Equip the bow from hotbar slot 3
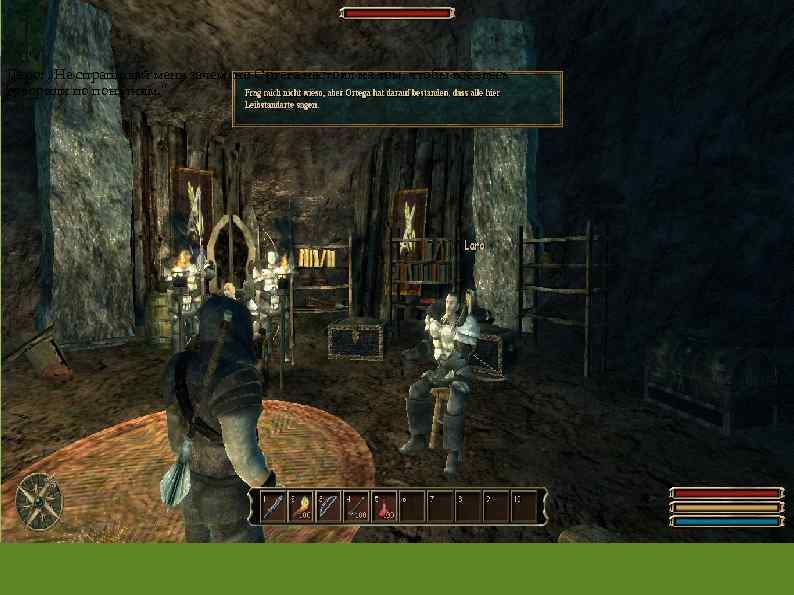The width and height of the screenshot is (794, 595). 329,506
